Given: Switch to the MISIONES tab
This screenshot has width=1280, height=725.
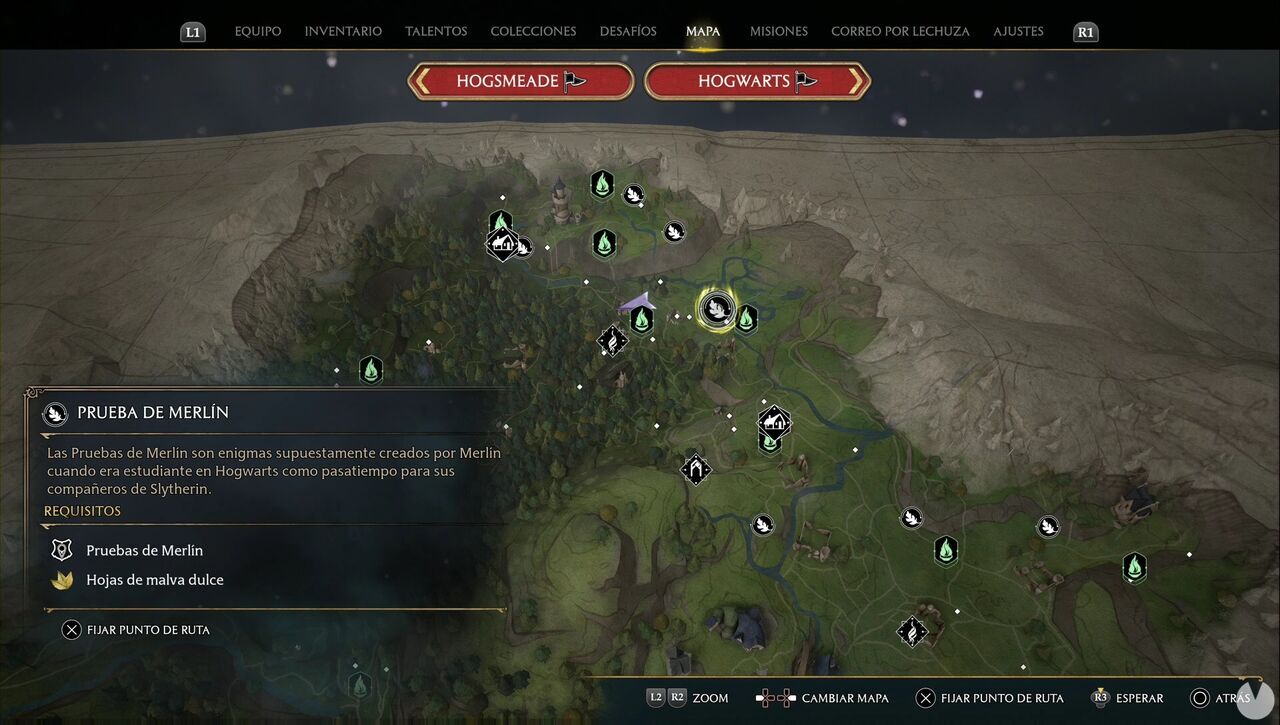Looking at the screenshot, I should pos(778,31).
